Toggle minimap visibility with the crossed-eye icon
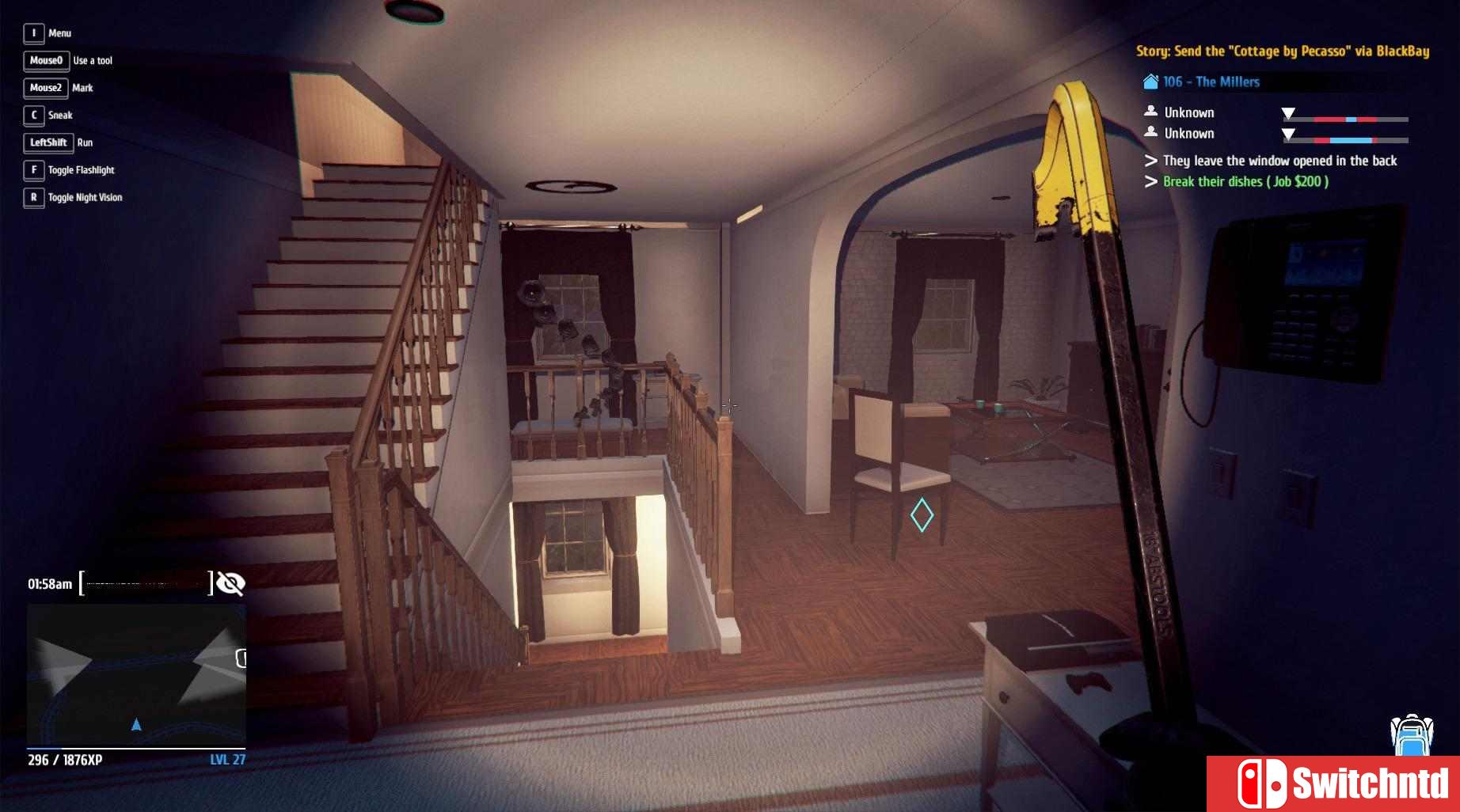The height and width of the screenshot is (812, 1460). (x=230, y=583)
